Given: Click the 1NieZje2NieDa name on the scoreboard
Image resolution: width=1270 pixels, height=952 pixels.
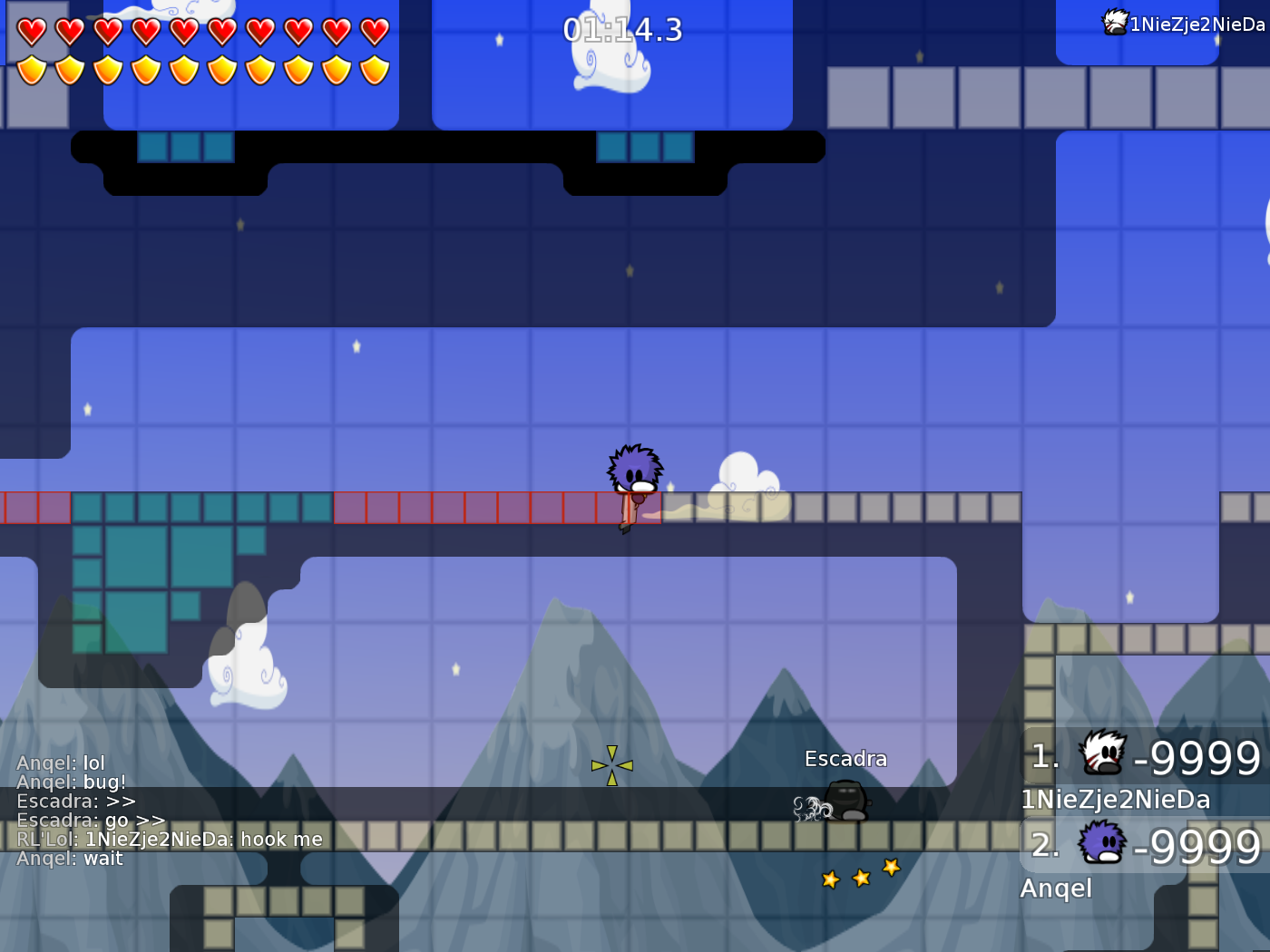Looking at the screenshot, I should click(x=1115, y=800).
